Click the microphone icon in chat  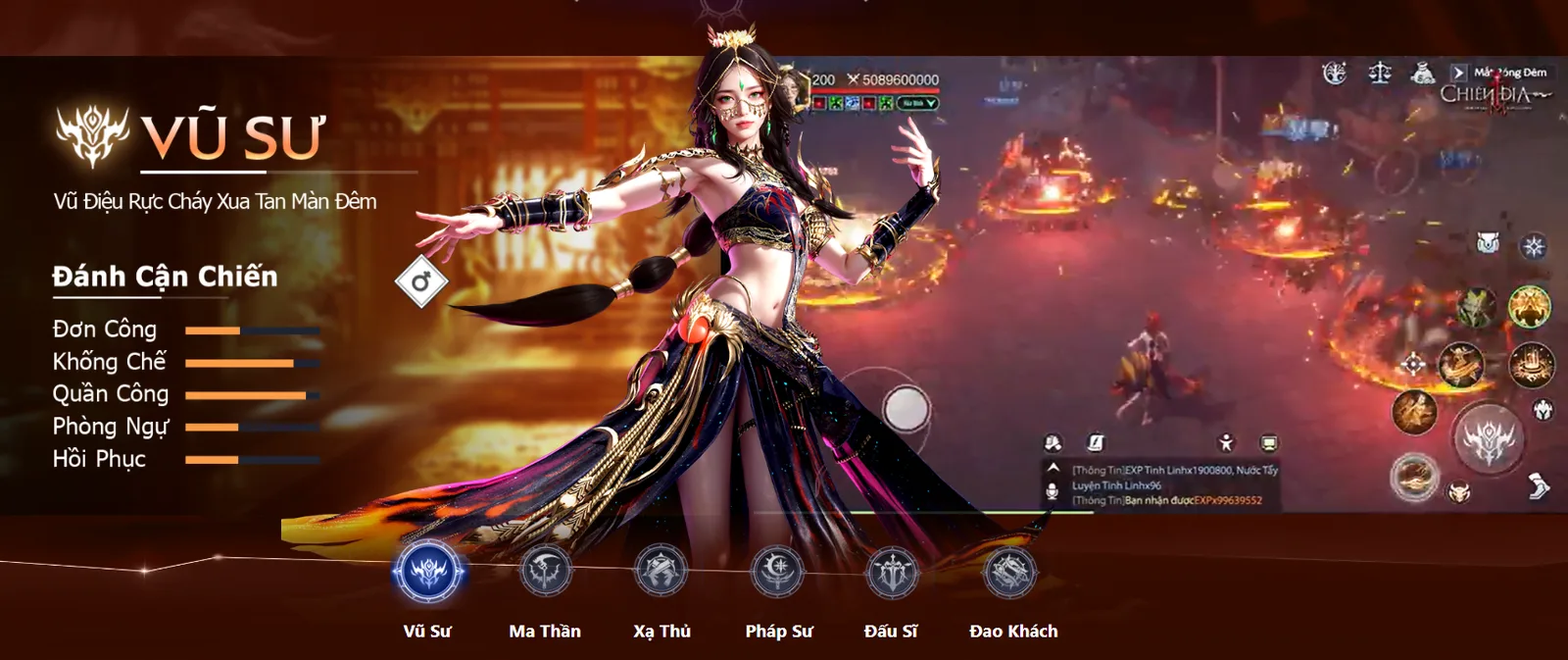click(1053, 490)
